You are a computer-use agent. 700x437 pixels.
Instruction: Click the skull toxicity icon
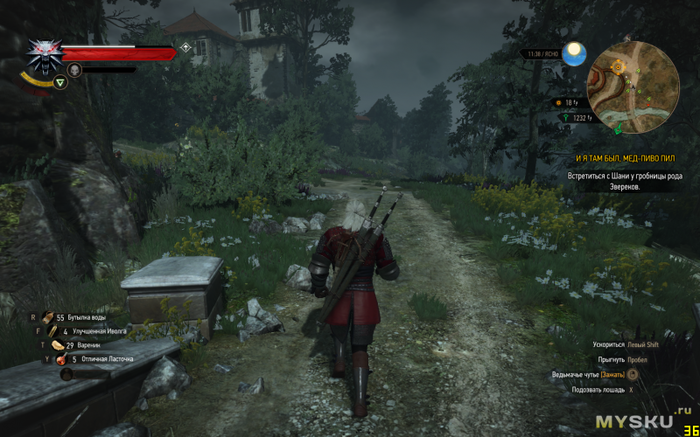click(74, 69)
